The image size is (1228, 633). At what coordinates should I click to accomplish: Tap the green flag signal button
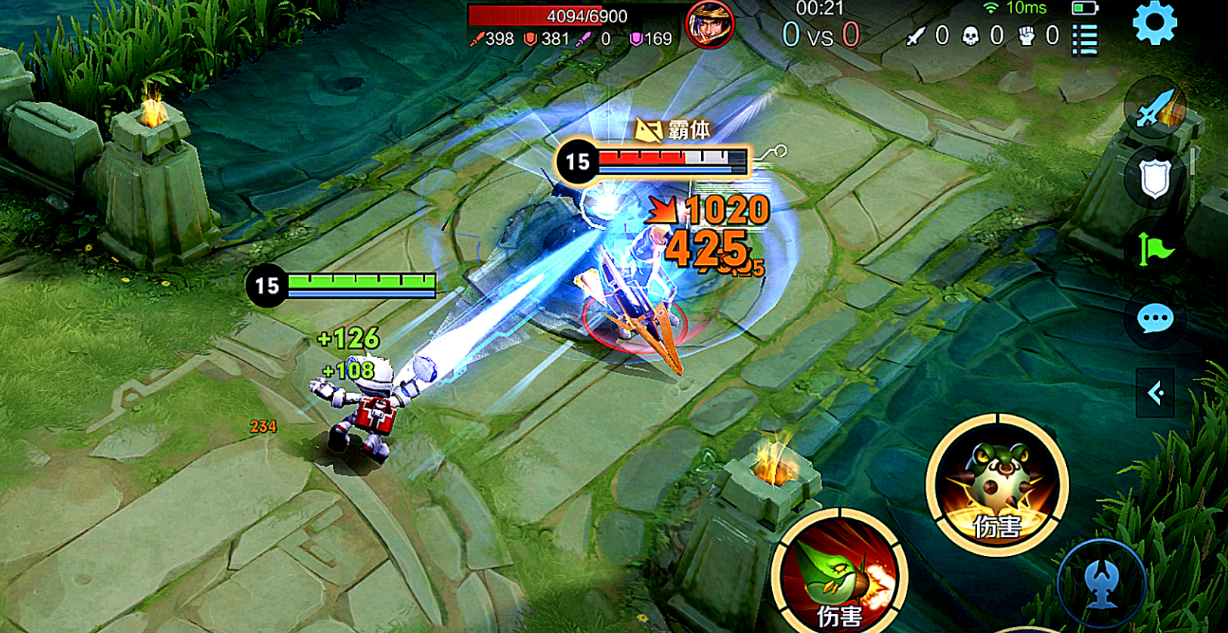coord(1154,248)
